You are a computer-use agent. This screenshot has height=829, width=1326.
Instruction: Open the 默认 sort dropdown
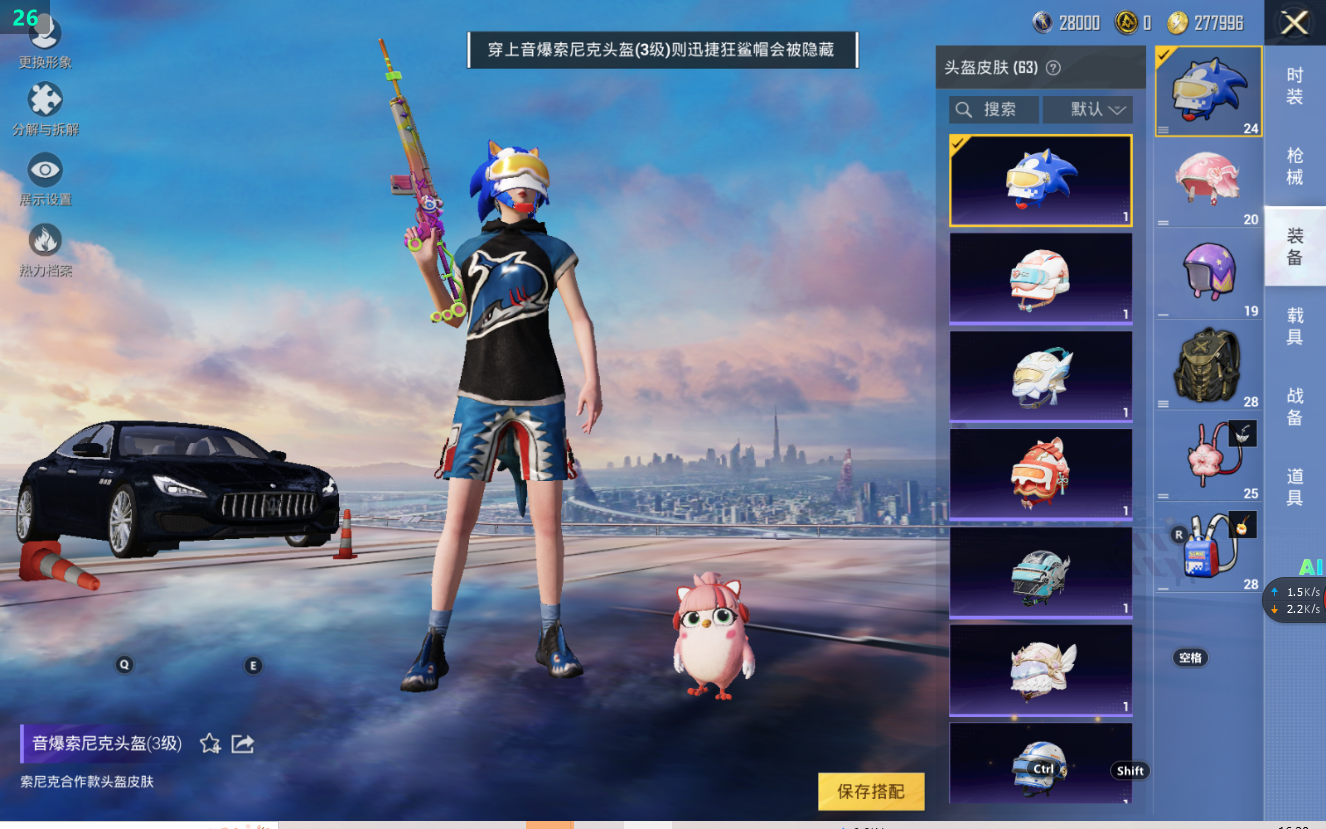[1087, 109]
